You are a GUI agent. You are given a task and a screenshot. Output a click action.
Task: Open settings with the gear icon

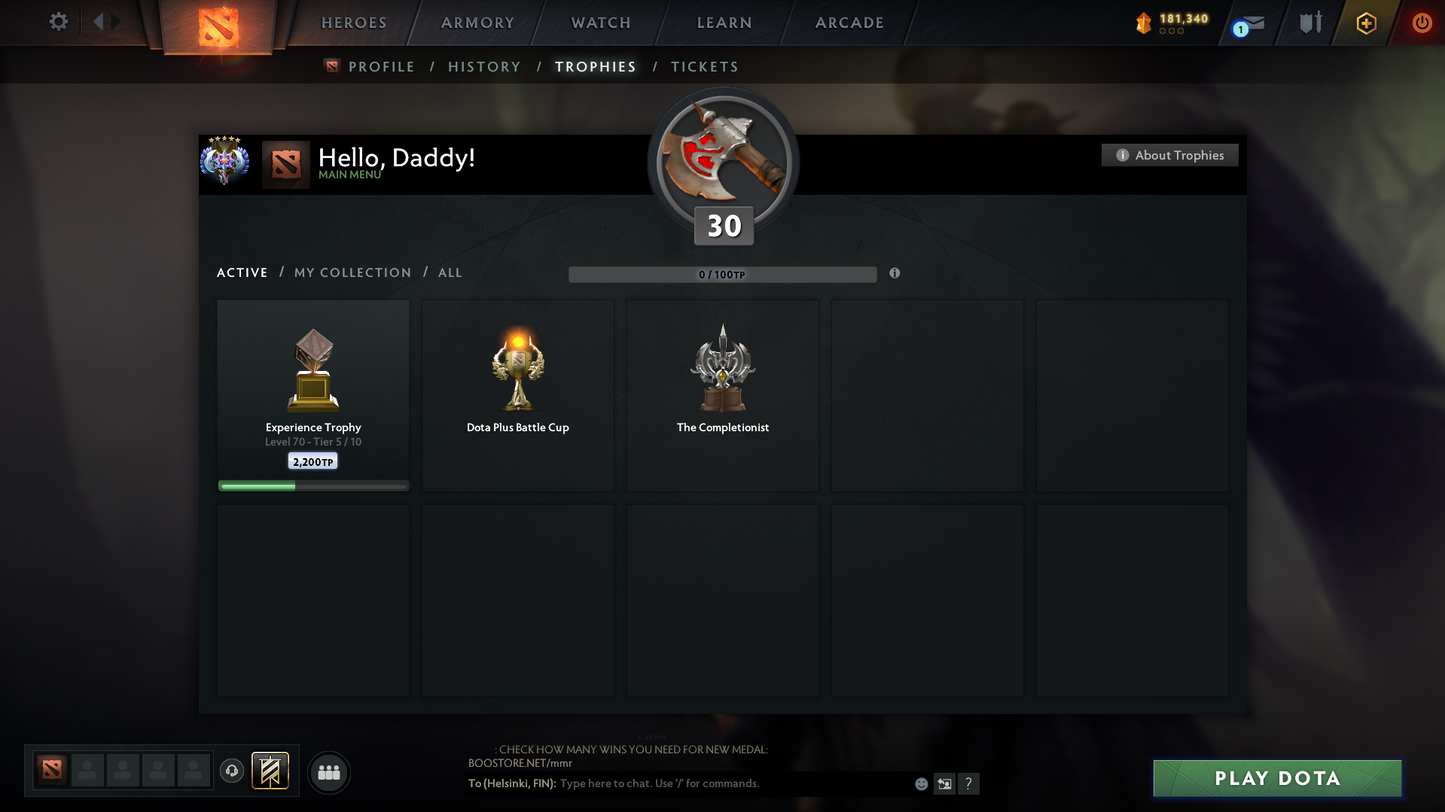58,21
